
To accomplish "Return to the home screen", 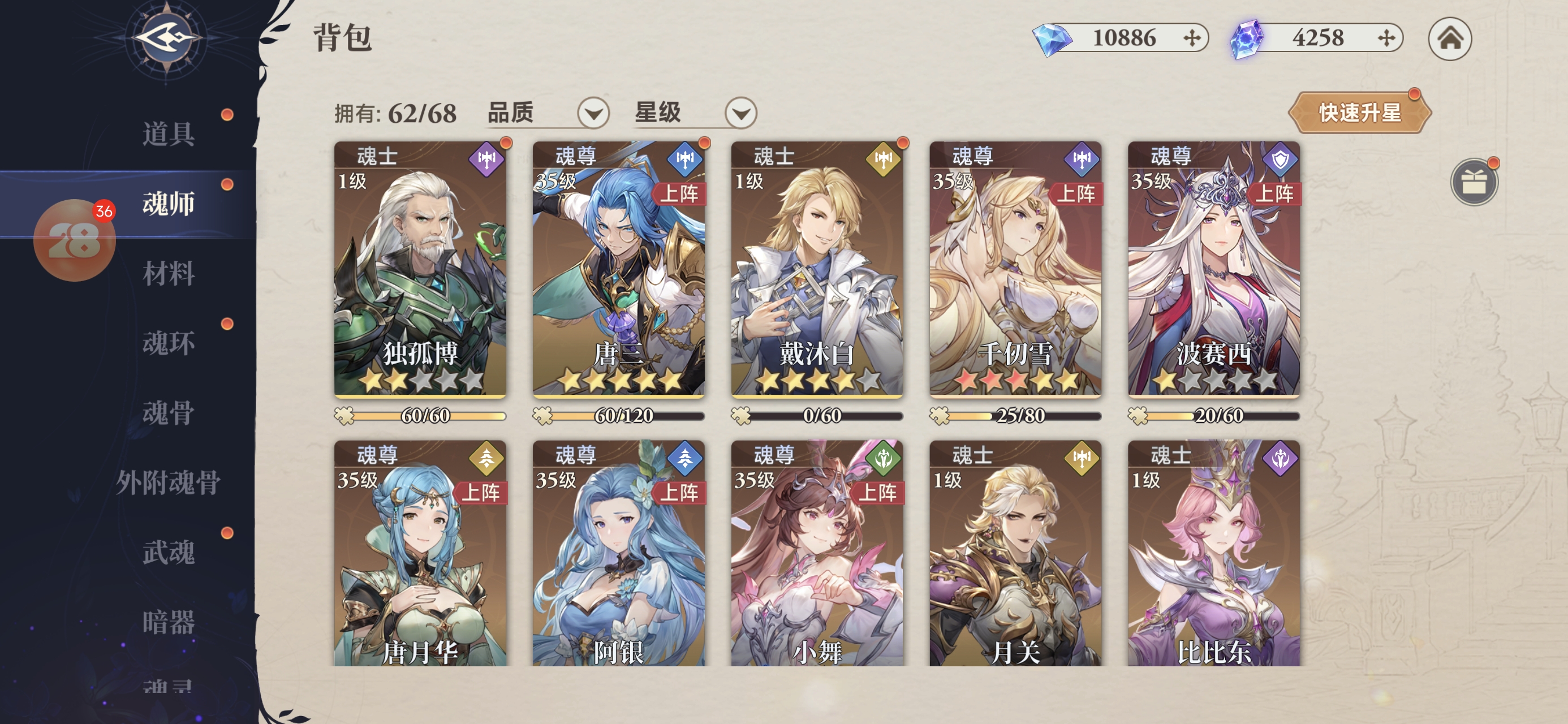I will click(x=1449, y=39).
